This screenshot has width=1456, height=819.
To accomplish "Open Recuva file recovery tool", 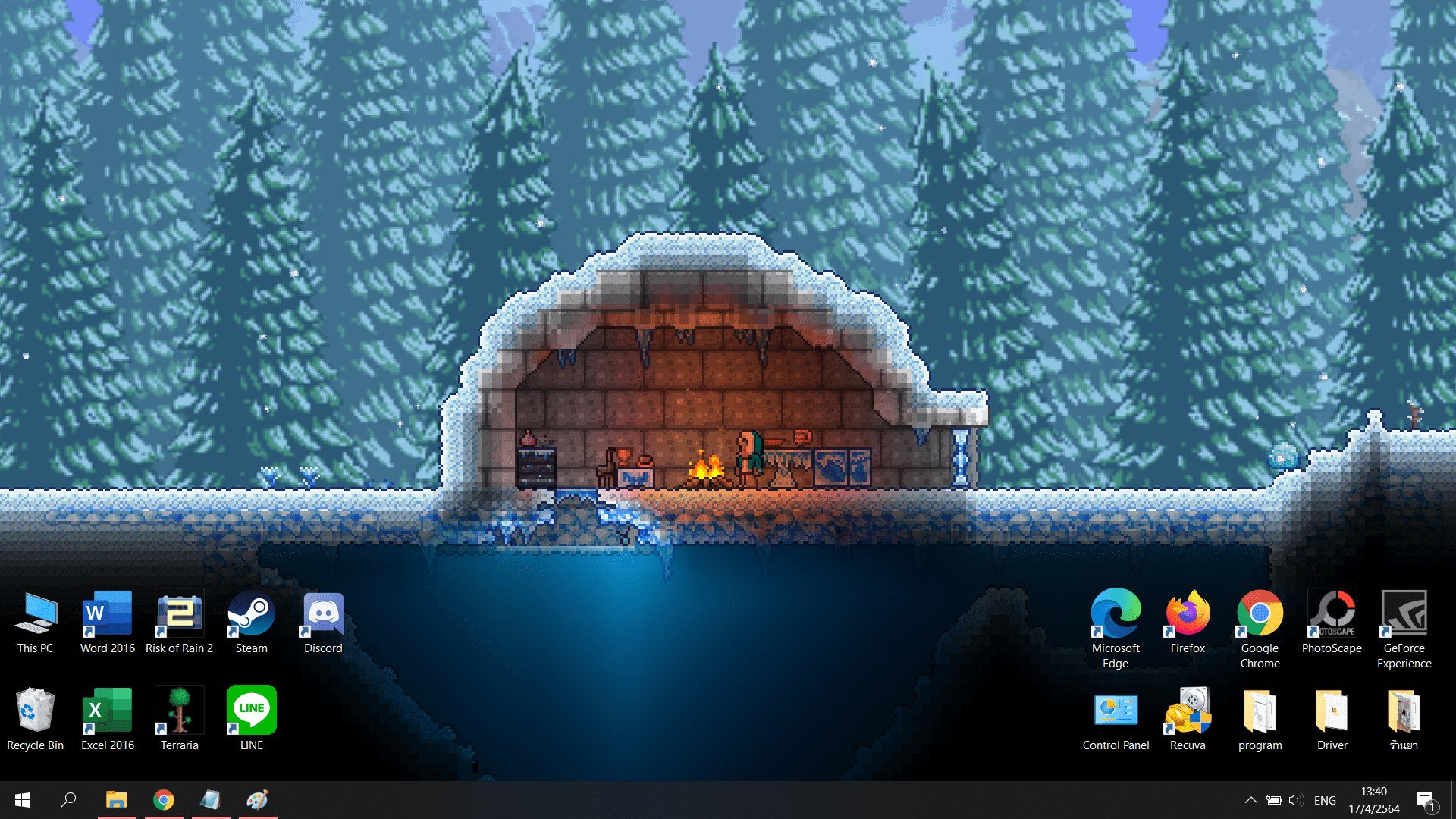I will (x=1187, y=711).
